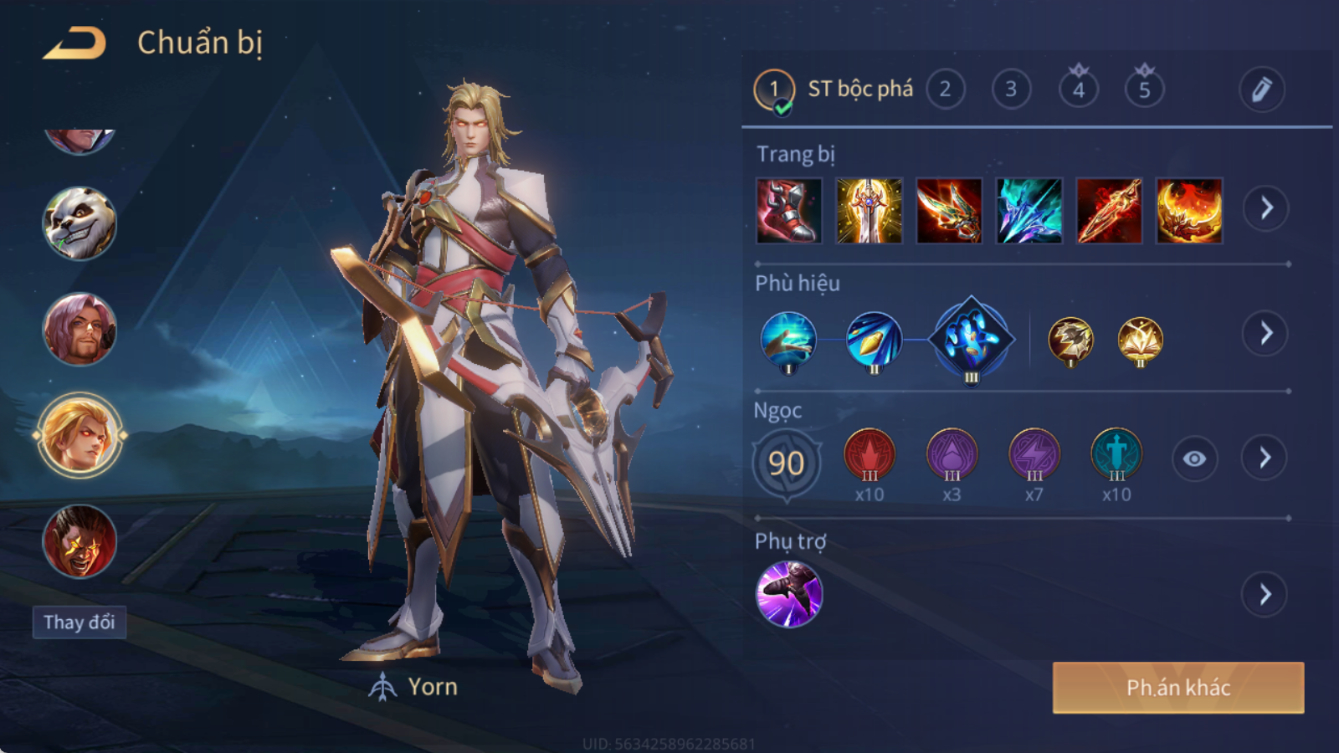The image size is (1339, 753).
Task: Click the Phản khác button
Action: [x=1178, y=688]
